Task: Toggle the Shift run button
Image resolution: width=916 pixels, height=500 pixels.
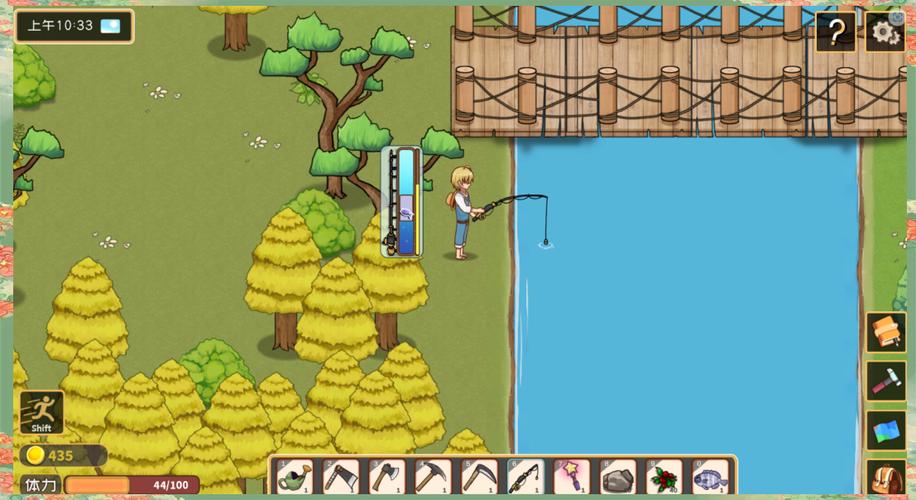Action: tap(42, 412)
